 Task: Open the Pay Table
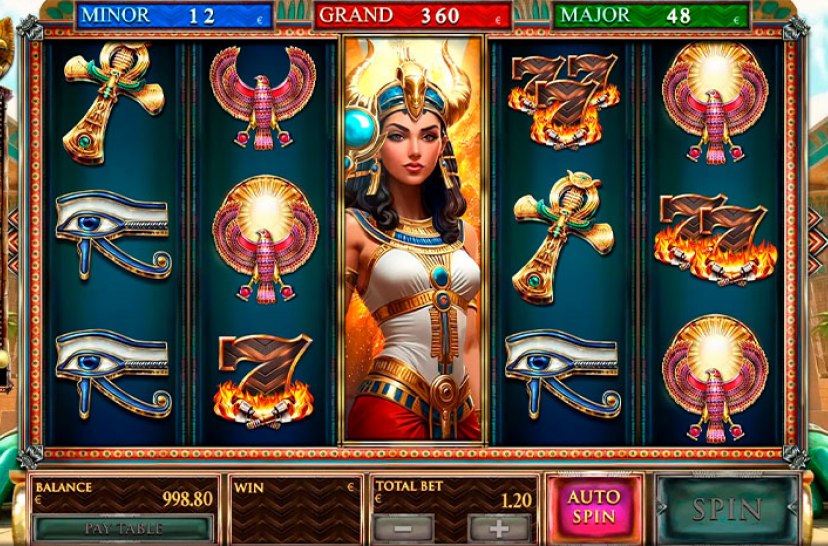123,527
